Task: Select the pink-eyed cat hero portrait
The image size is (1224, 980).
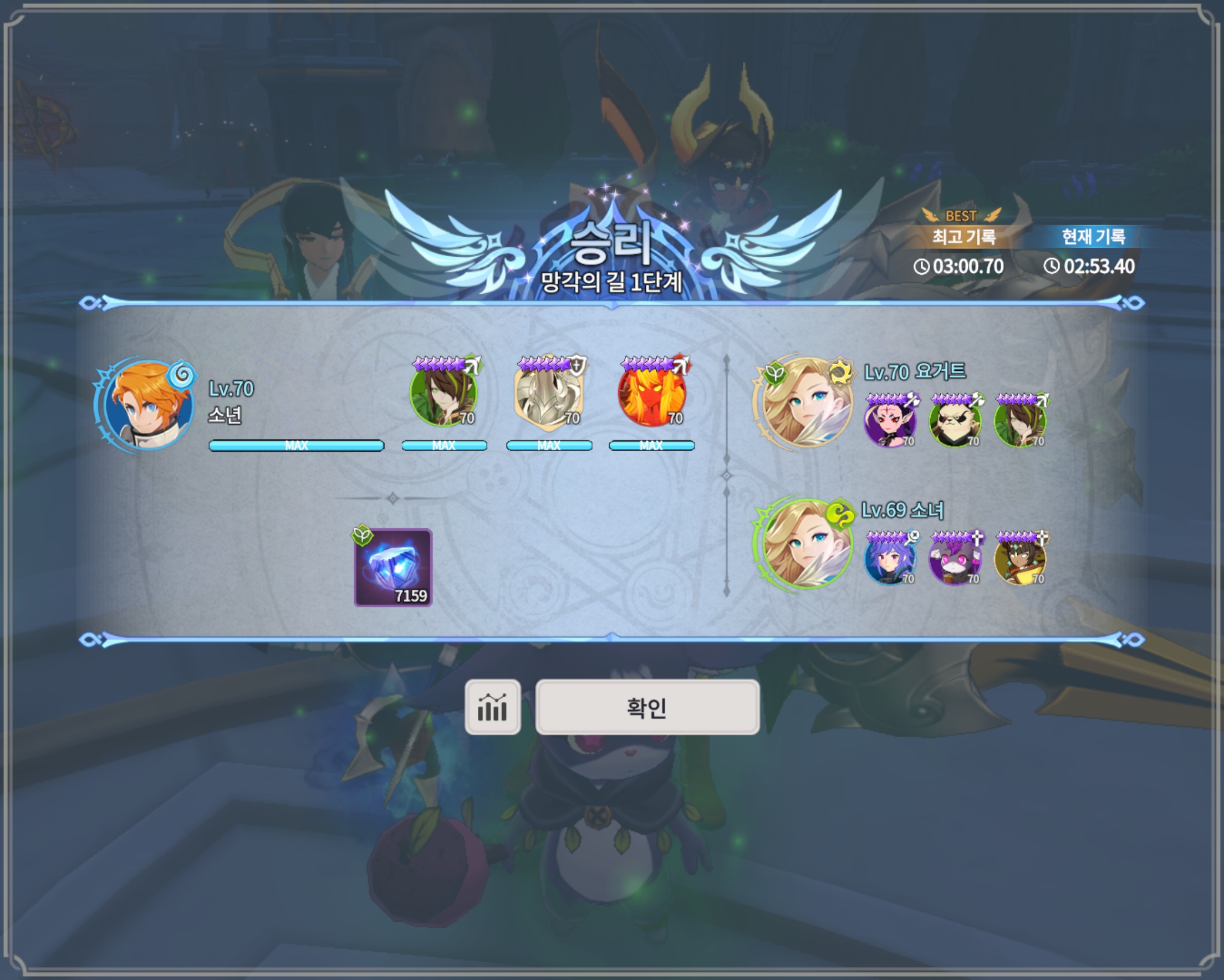Action: click(x=955, y=559)
